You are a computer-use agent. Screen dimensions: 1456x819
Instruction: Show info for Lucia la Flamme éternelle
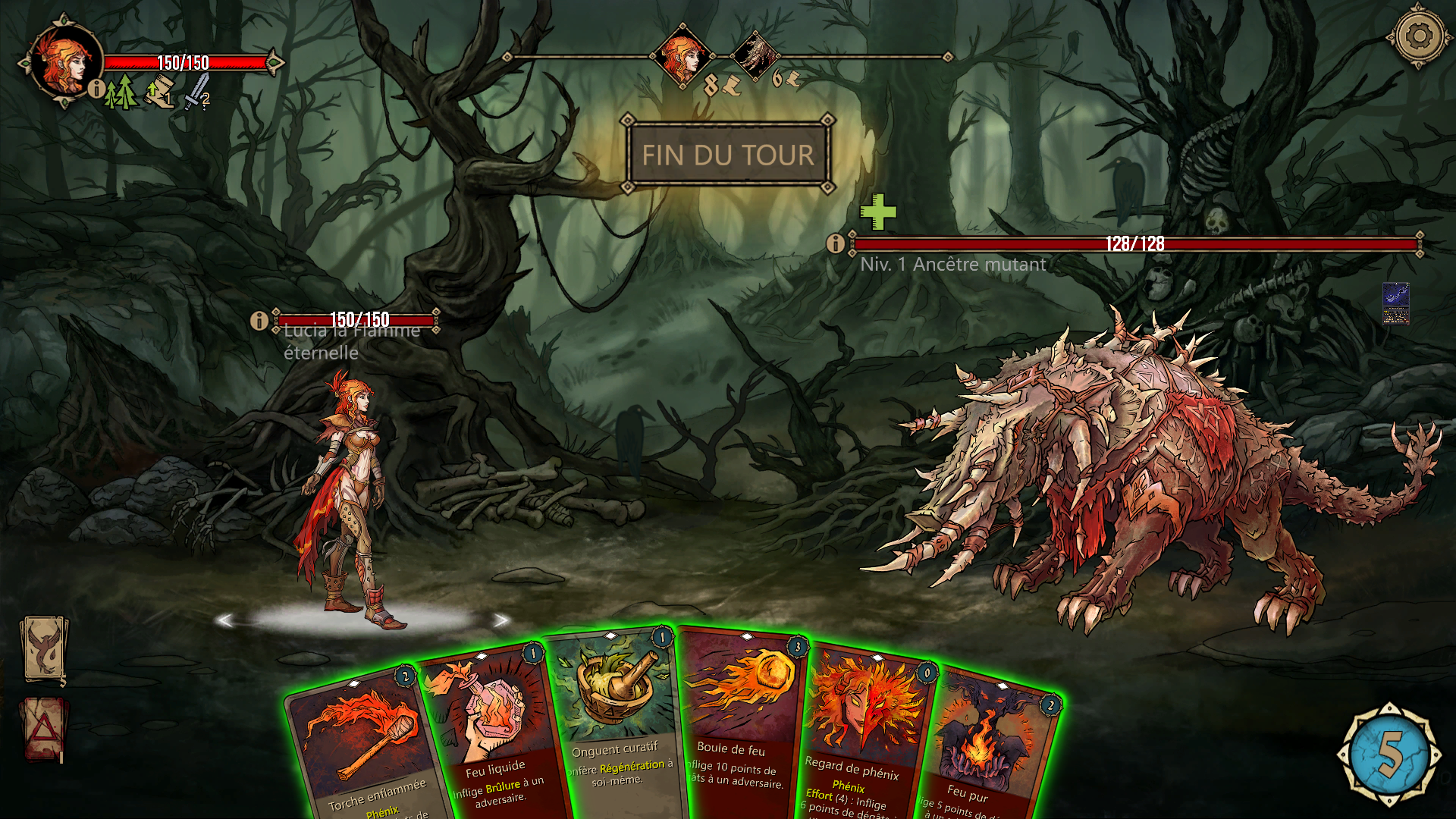pyautogui.click(x=259, y=320)
